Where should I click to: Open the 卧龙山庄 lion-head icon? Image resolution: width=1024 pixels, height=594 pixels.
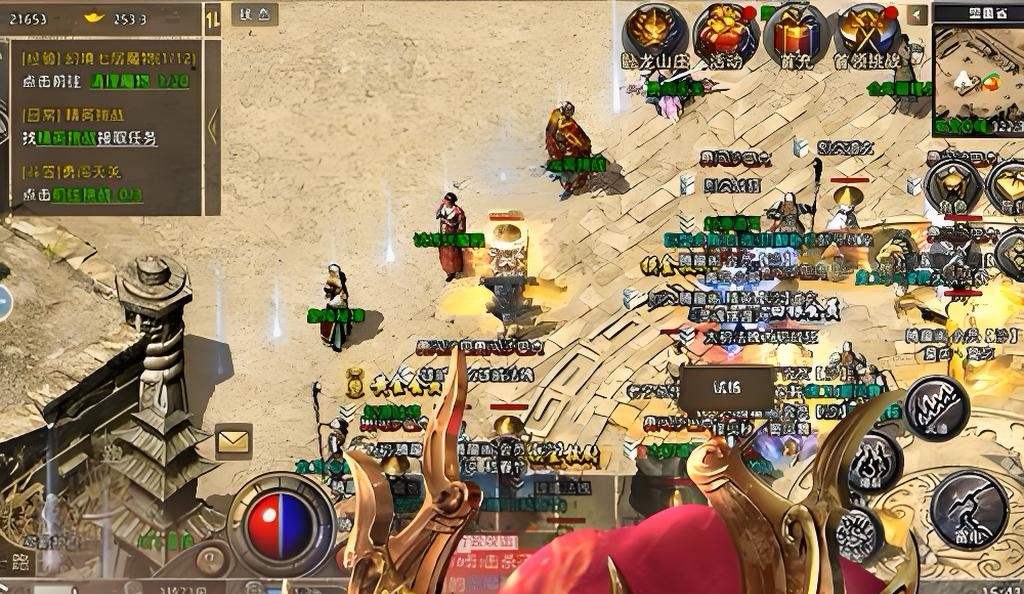pyautogui.click(x=655, y=31)
